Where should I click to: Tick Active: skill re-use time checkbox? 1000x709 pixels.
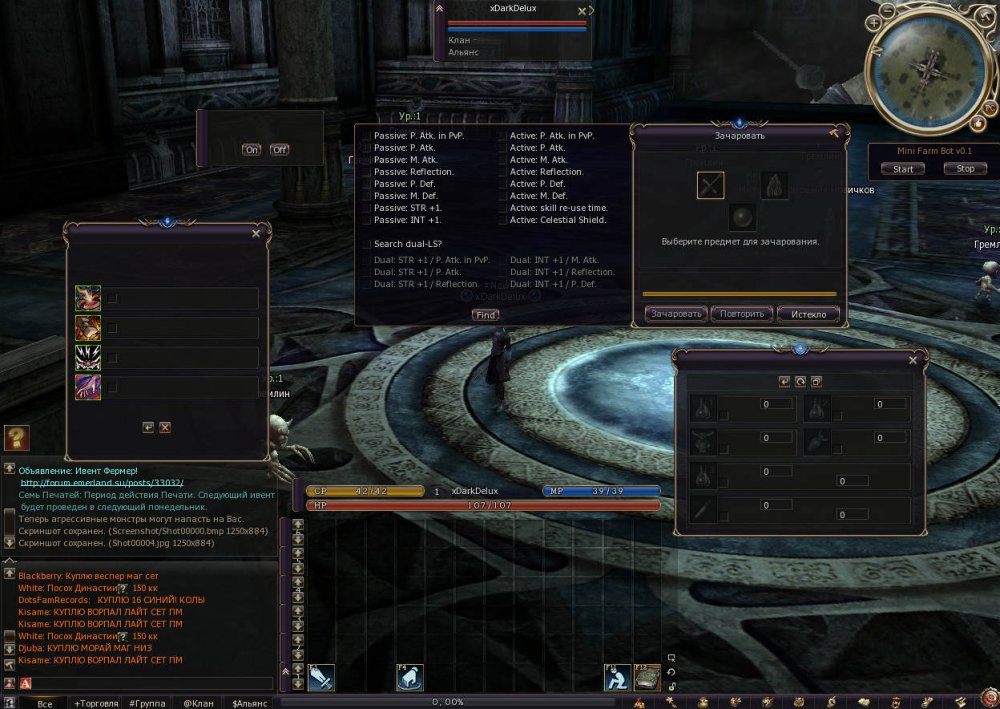pyautogui.click(x=503, y=208)
